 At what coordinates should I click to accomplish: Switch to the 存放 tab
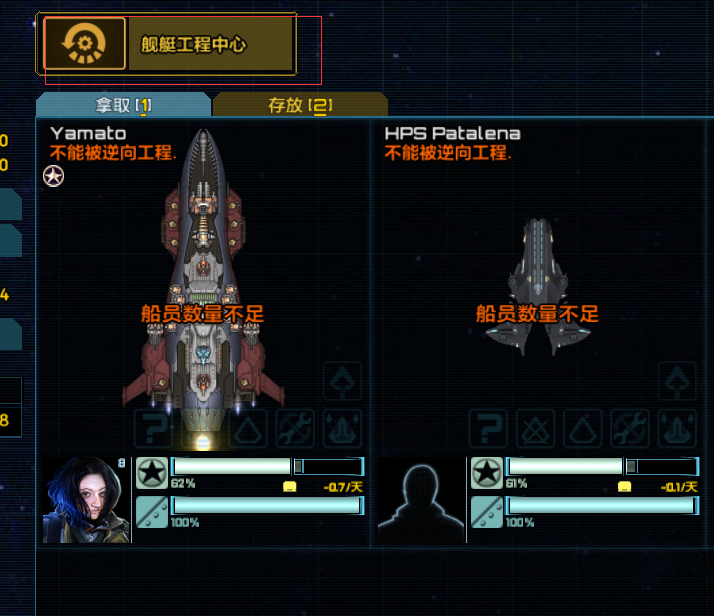point(299,105)
